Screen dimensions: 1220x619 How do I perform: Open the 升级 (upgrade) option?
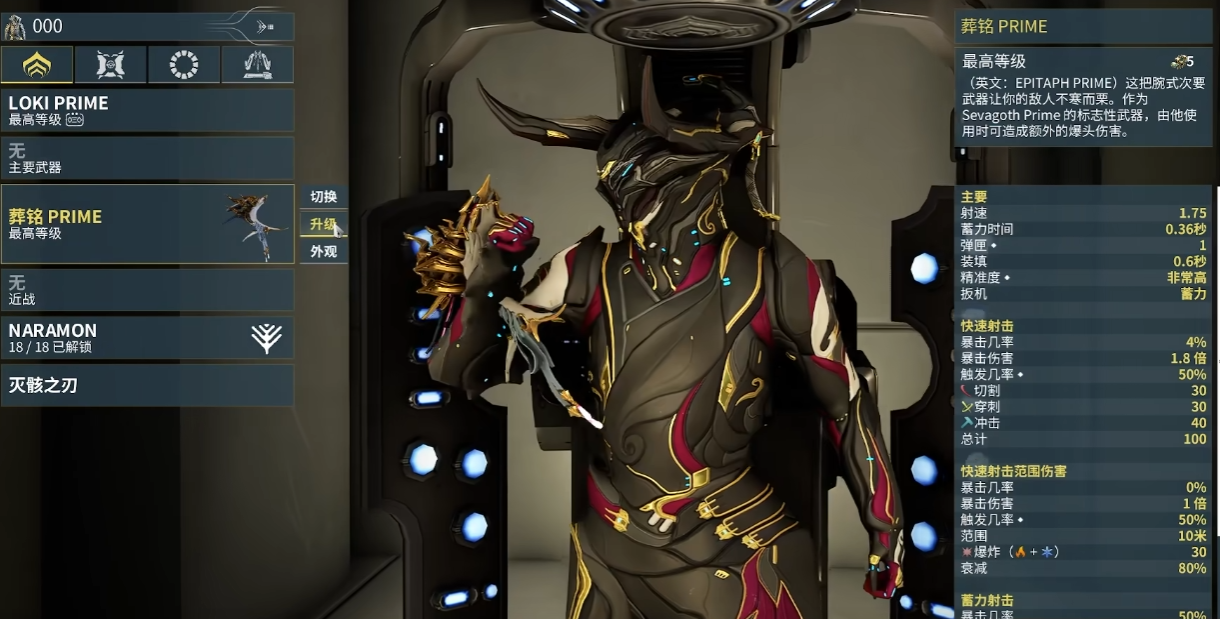click(x=323, y=224)
